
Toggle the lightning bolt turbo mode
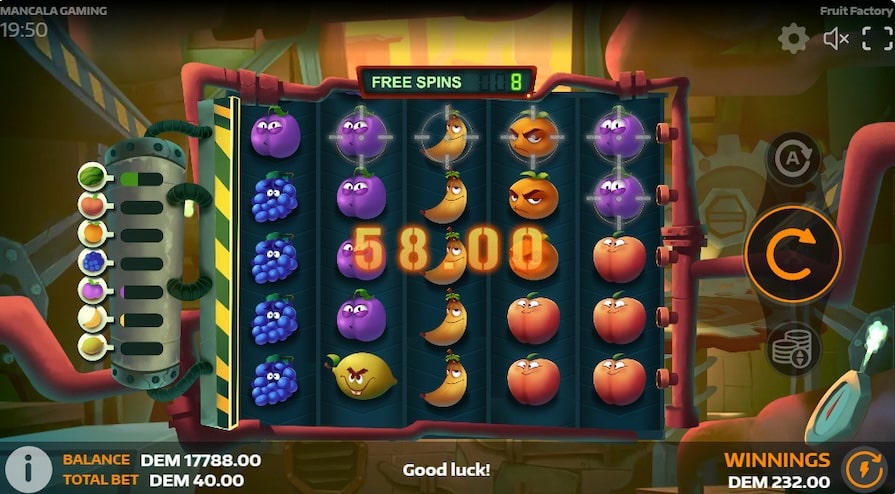(864, 467)
